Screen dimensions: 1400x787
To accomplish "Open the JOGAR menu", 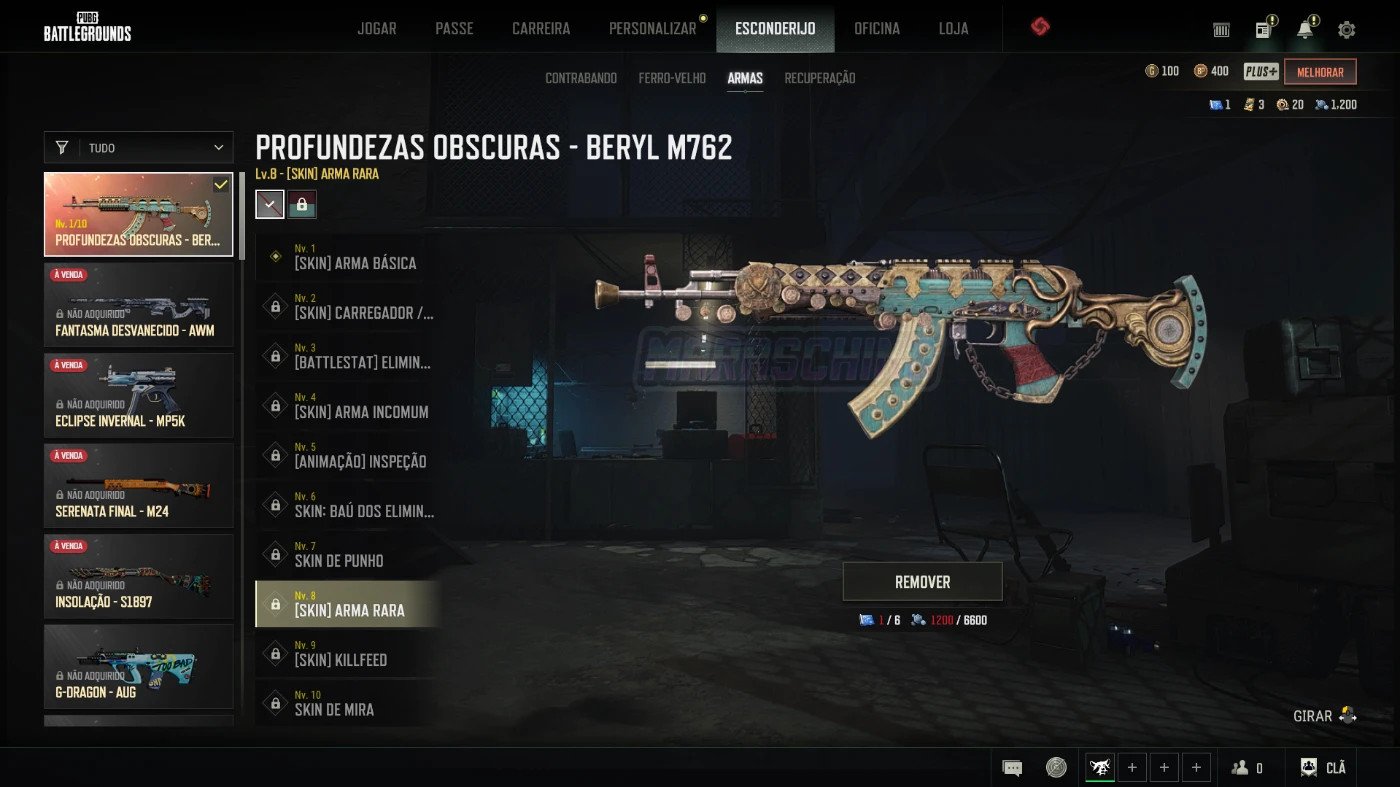I will point(377,28).
